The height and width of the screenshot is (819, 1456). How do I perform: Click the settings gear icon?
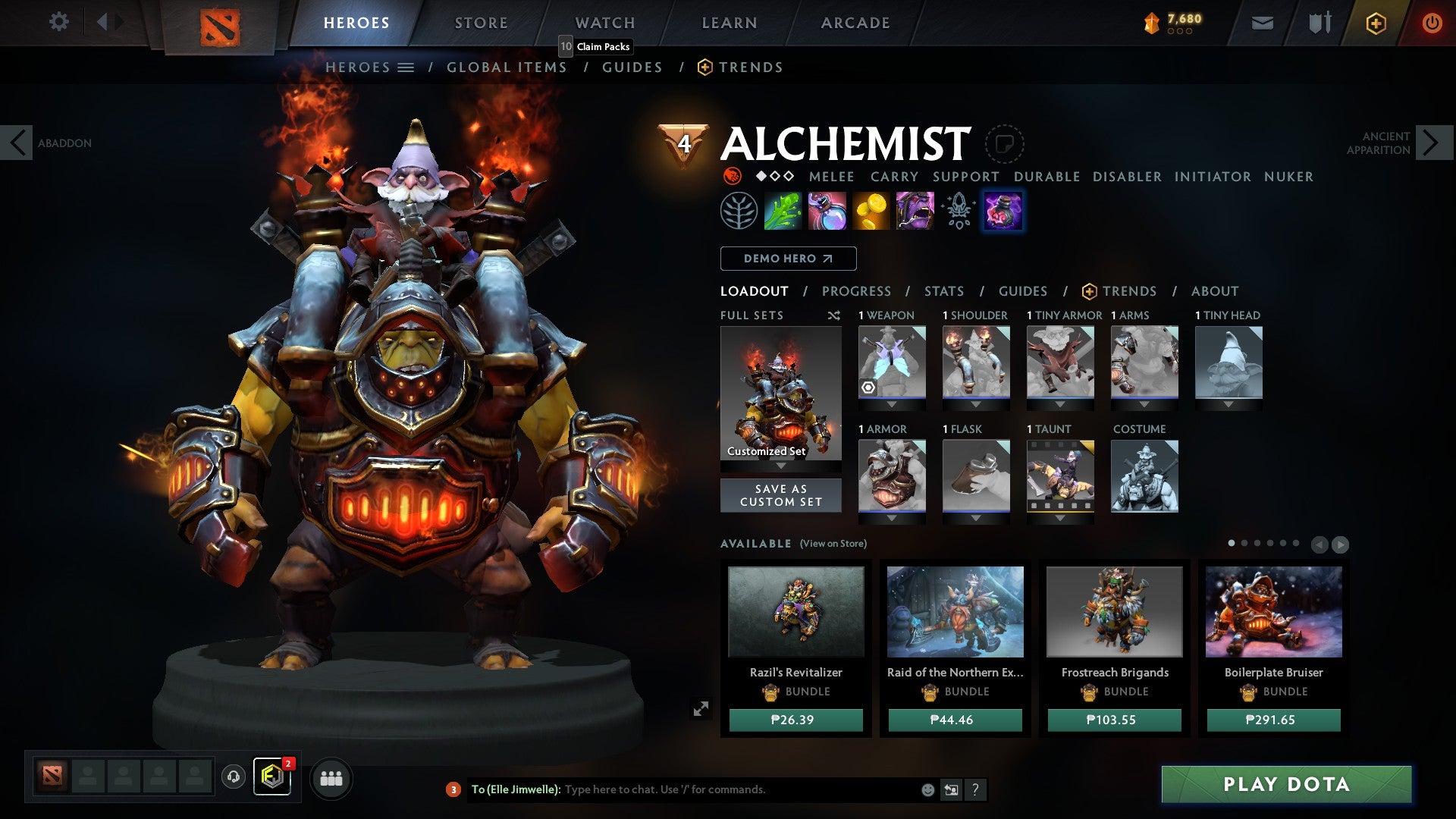pos(58,22)
